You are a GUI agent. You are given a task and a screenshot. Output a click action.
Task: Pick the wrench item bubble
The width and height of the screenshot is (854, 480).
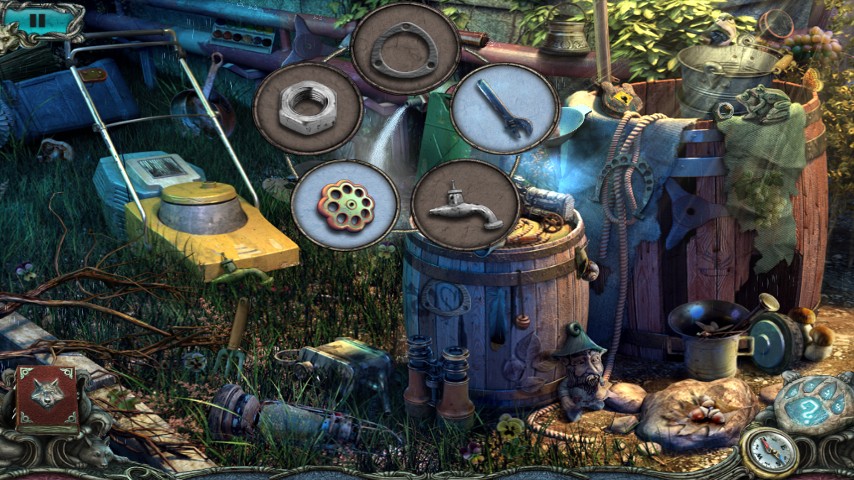coord(504,109)
